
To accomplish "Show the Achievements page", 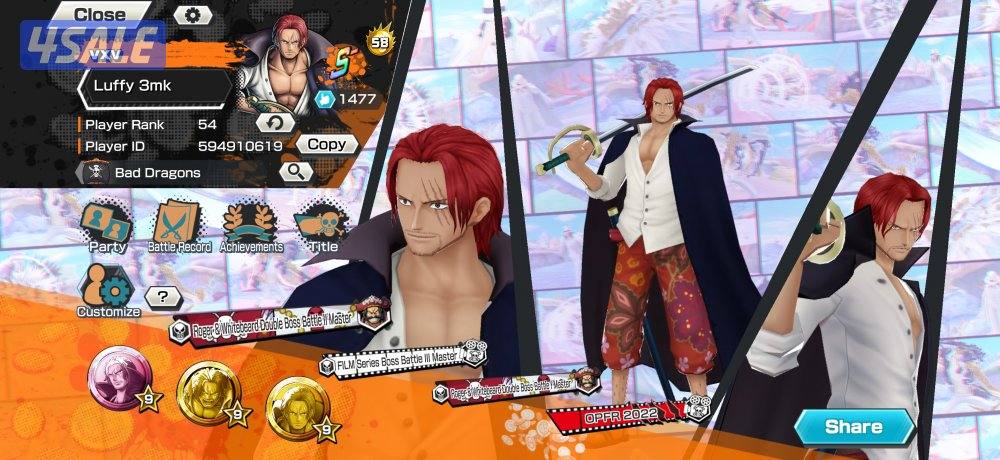I will 251,227.
